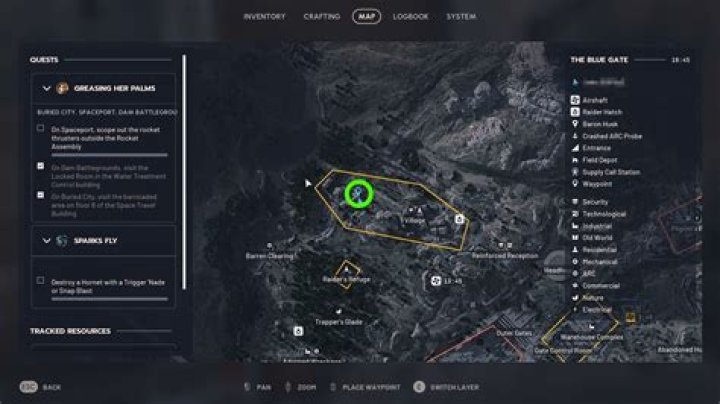Toggle the Security loot category filter
The height and width of the screenshot is (404, 720).
pos(596,202)
